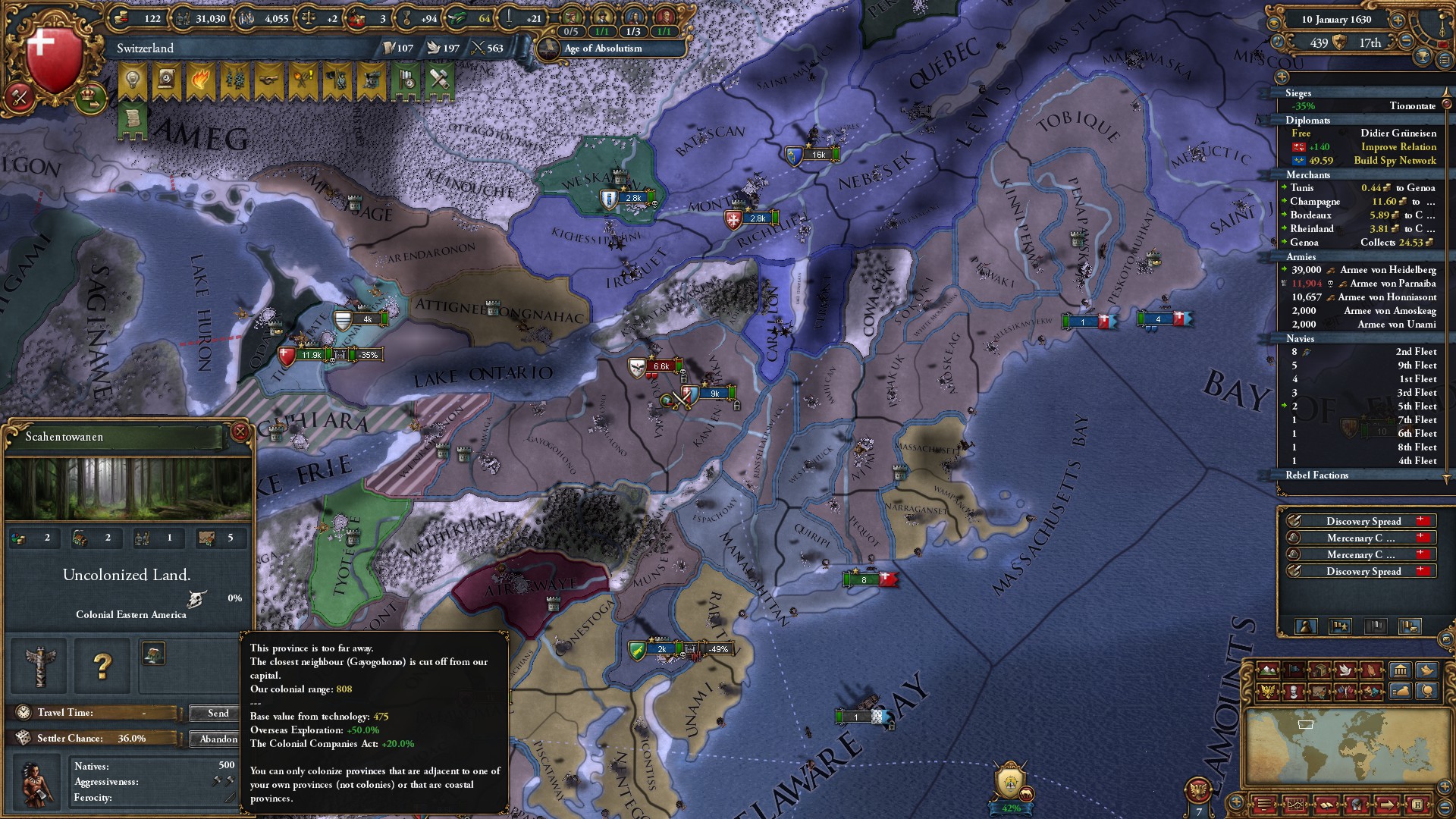1456x819 pixels.
Task: Expand outliner options with the plus button
Action: pos(1283,77)
